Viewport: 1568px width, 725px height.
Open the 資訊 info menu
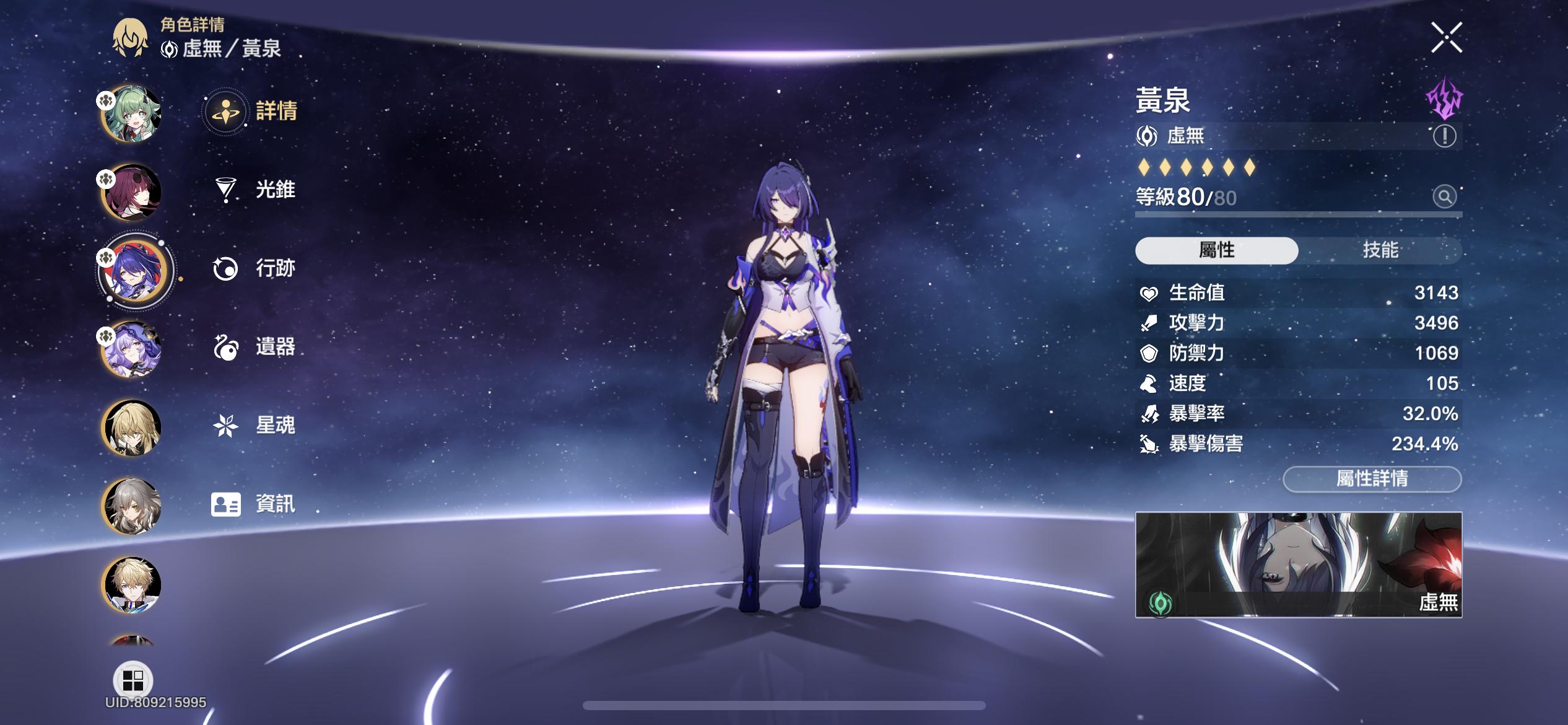pyautogui.click(x=254, y=504)
